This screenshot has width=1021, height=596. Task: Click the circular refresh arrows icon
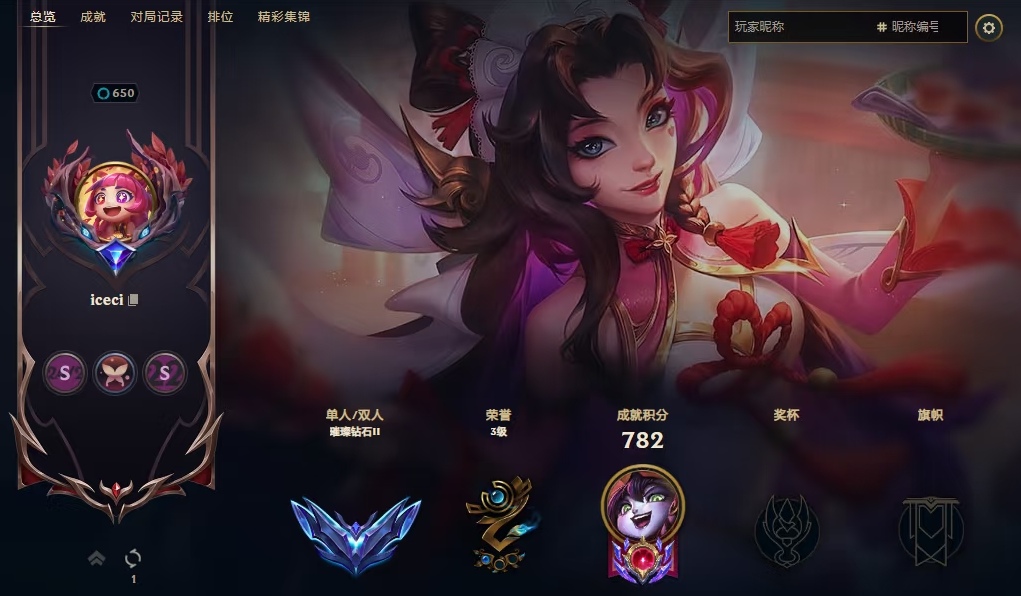click(133, 558)
